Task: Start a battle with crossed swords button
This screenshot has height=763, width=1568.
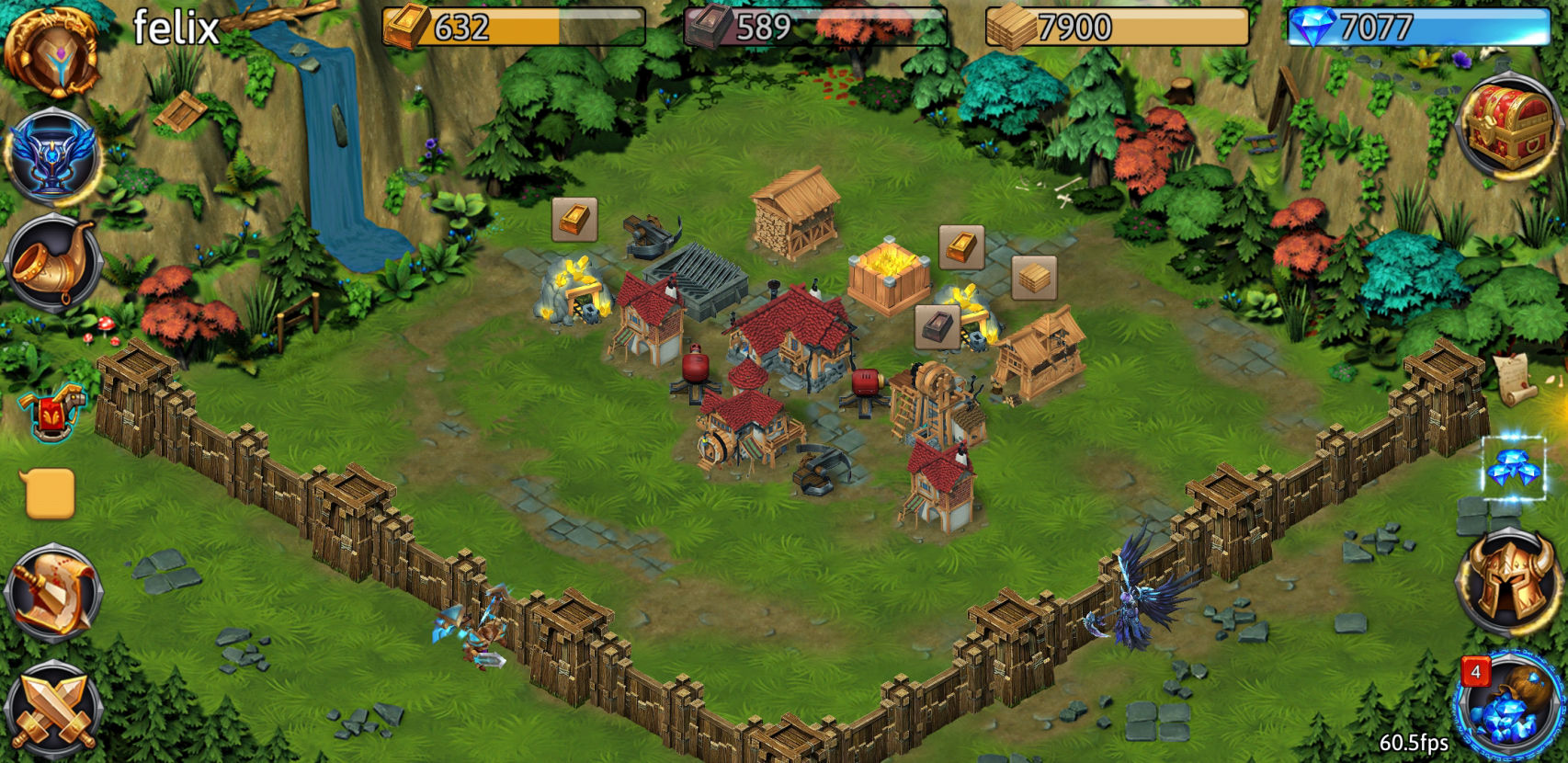Action: (52, 710)
